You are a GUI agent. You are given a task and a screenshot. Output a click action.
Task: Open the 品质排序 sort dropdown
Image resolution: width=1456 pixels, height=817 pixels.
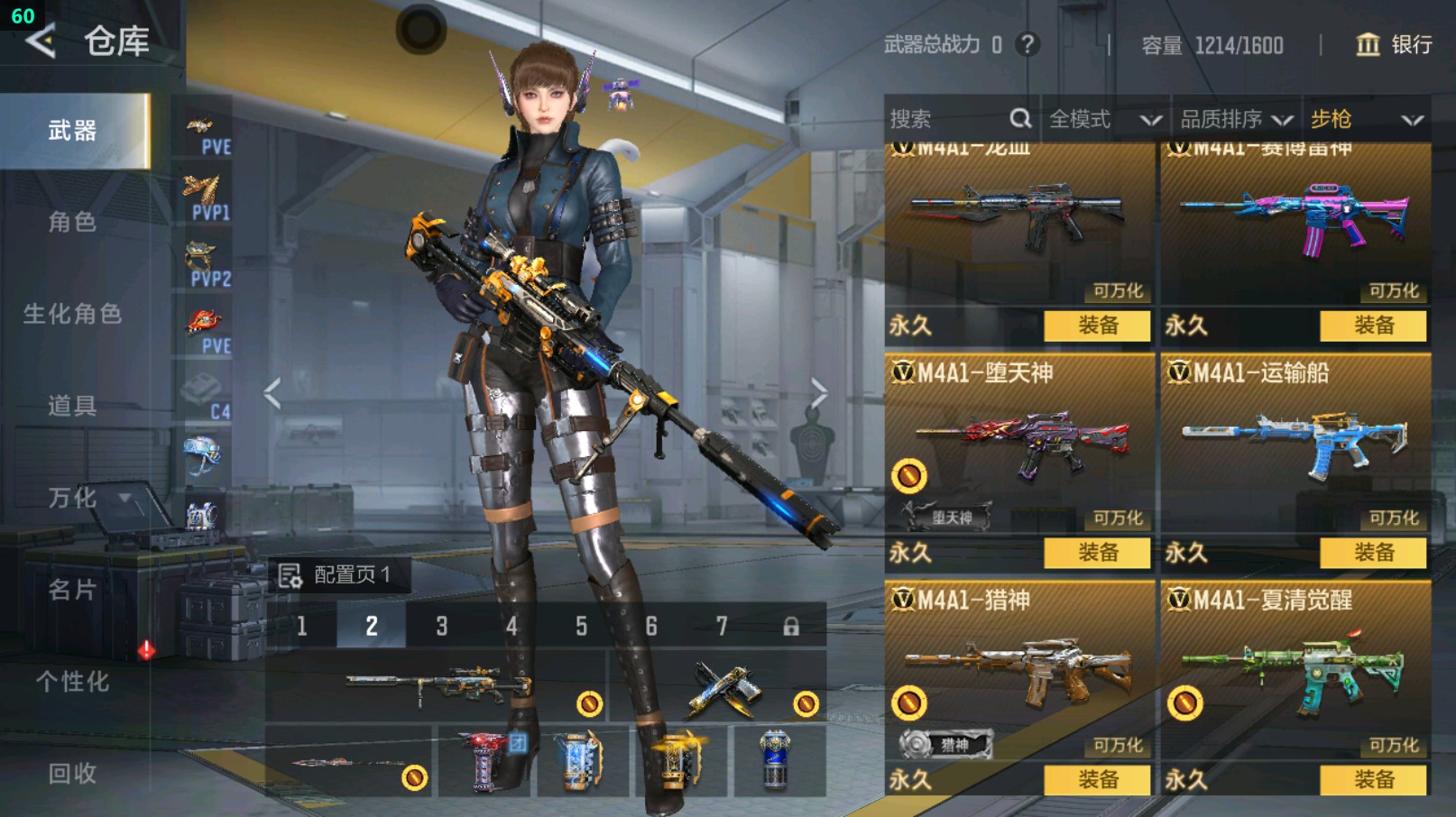tap(1236, 119)
